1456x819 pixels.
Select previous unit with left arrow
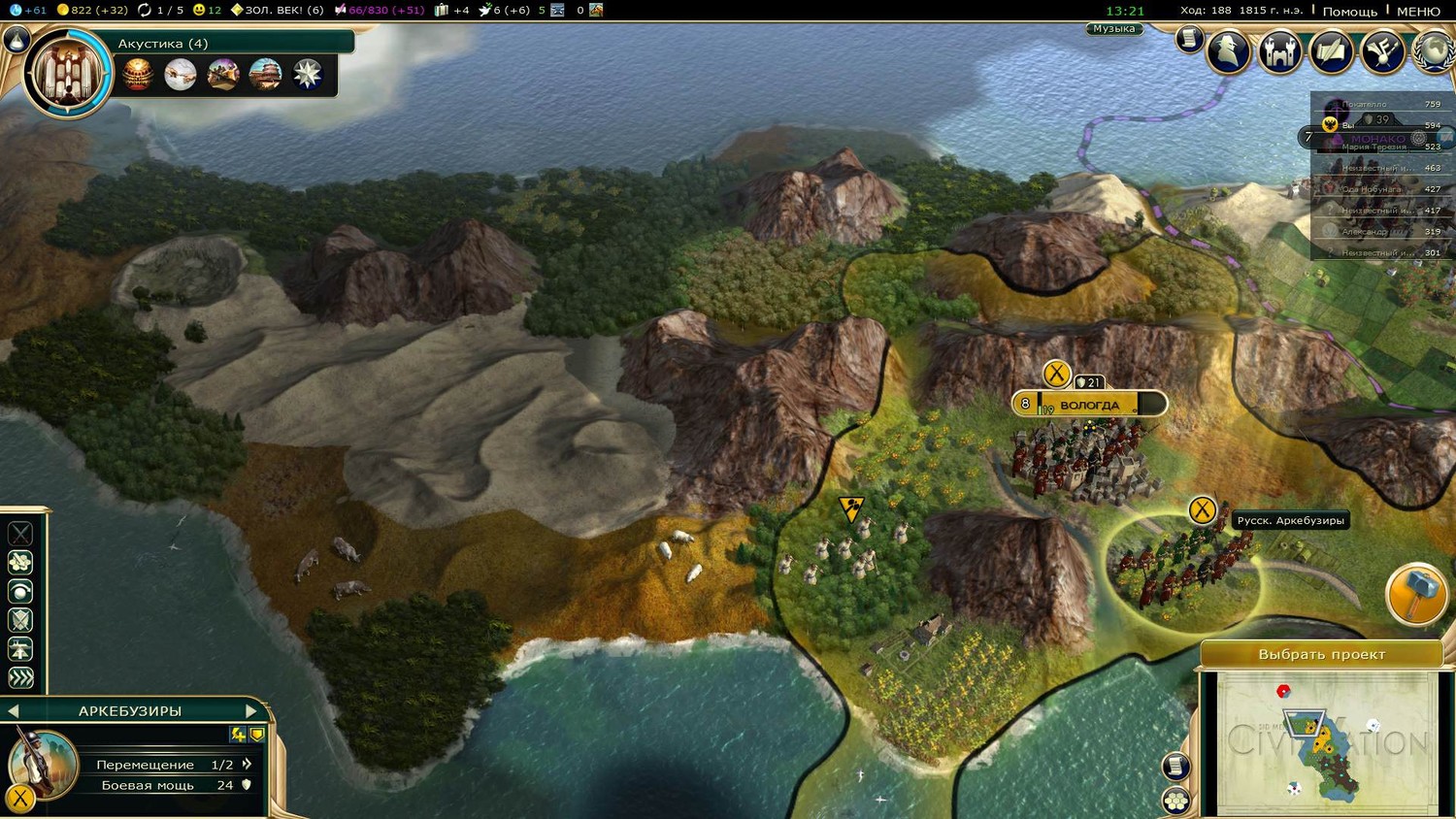[x=14, y=710]
